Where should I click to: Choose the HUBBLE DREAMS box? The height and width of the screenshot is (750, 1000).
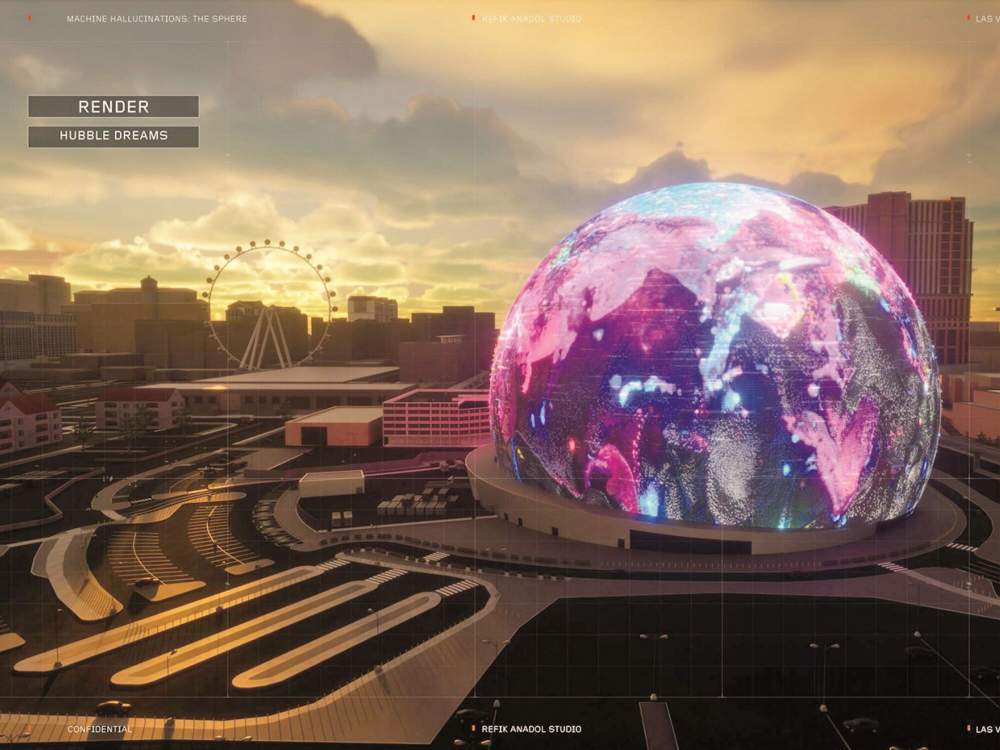pos(113,136)
